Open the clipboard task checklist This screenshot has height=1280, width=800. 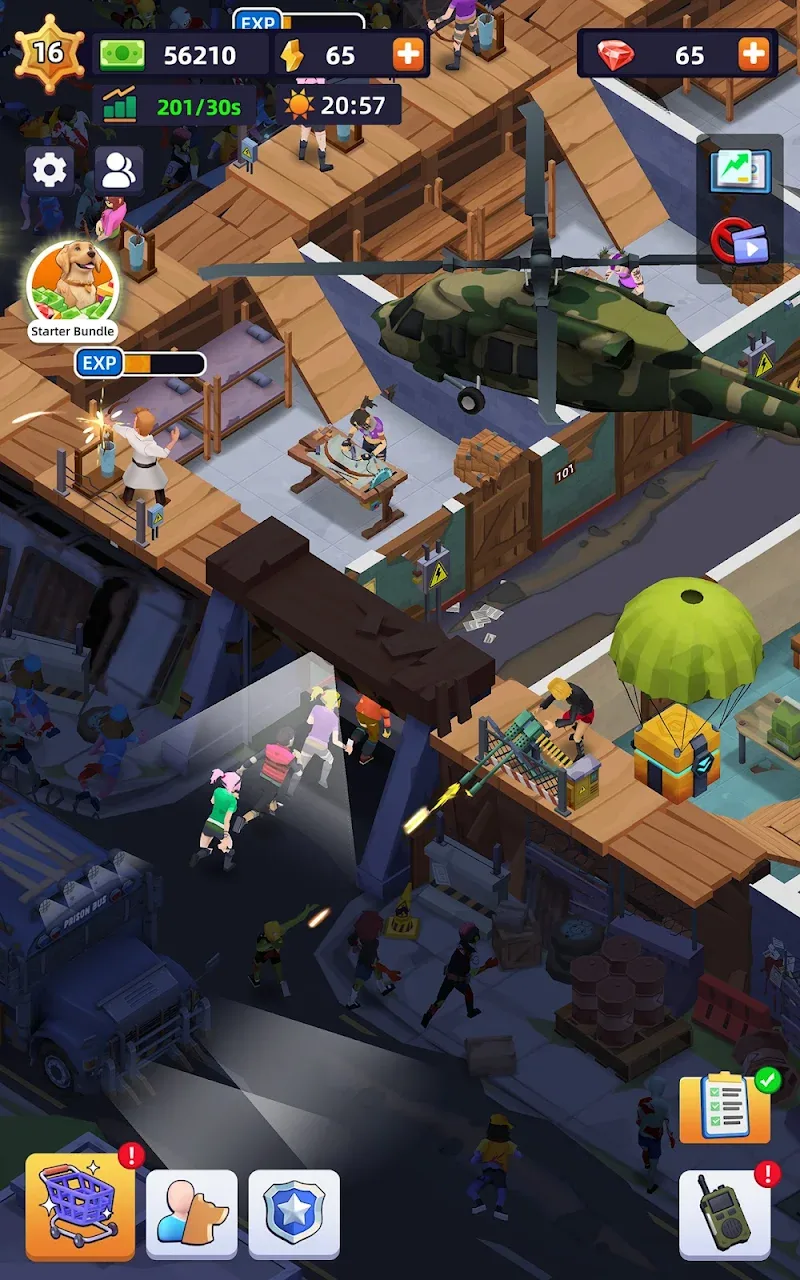(x=725, y=1108)
